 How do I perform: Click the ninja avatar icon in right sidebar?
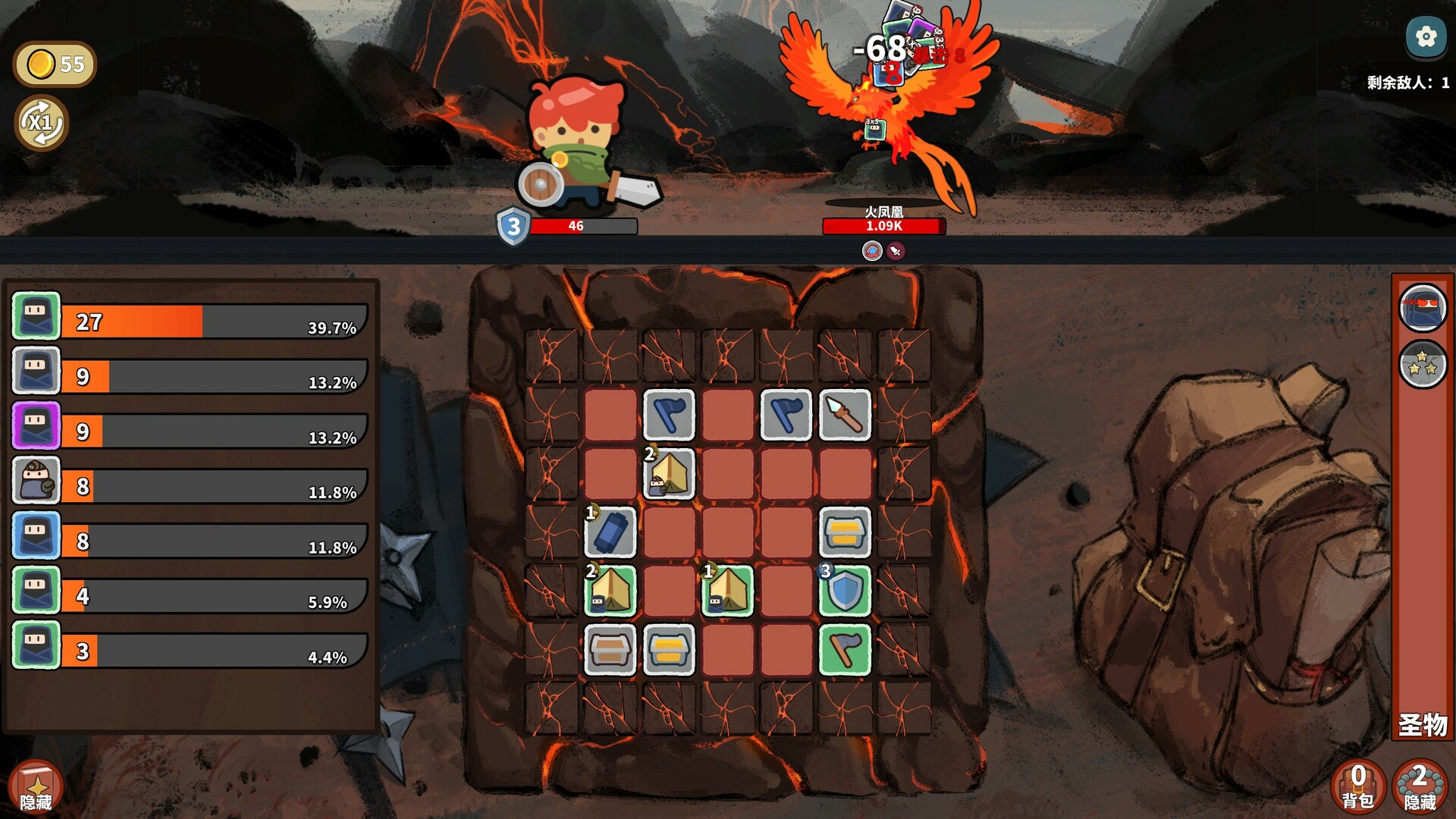point(1423,309)
